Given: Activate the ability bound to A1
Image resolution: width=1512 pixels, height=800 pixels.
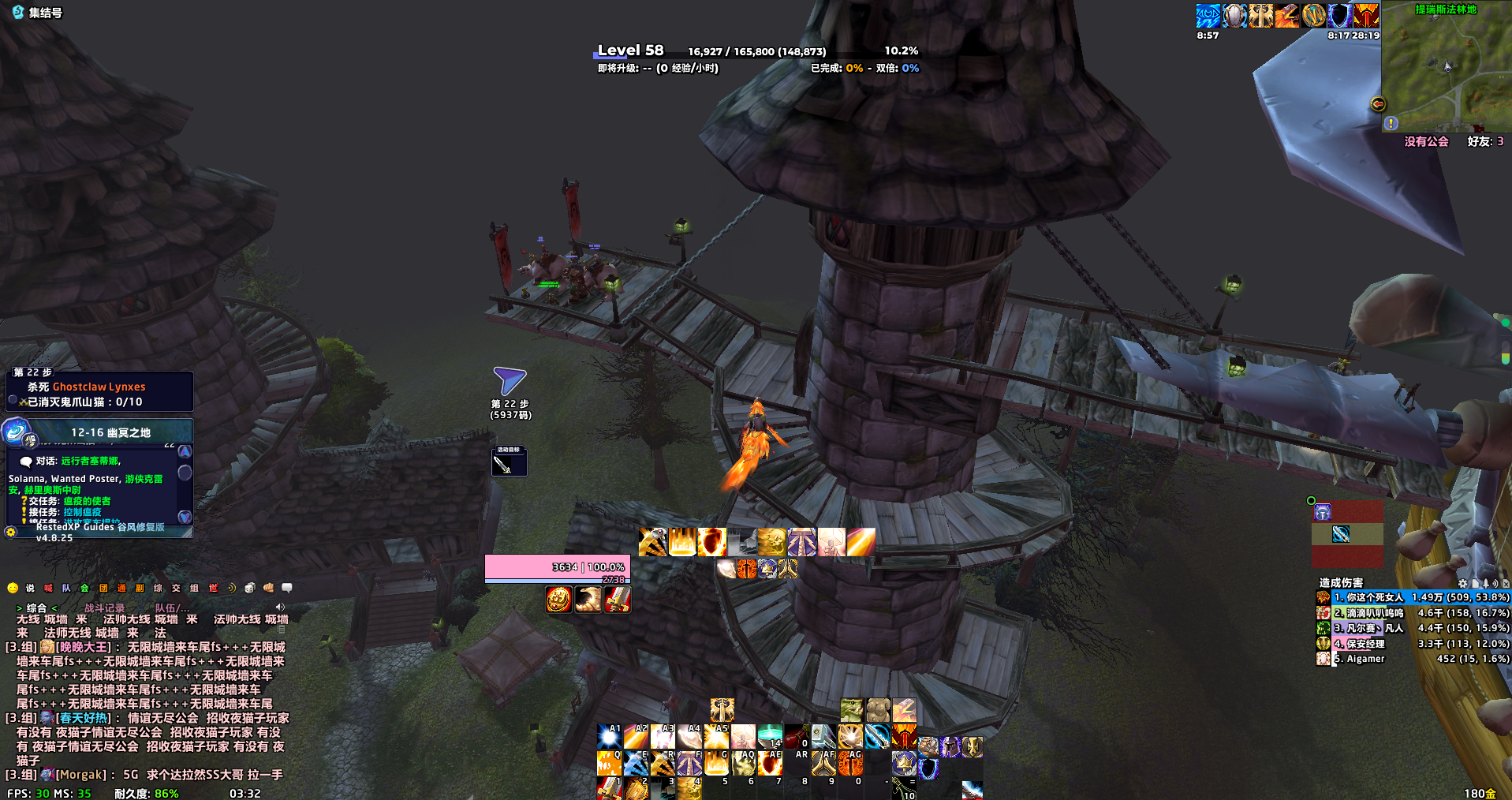Looking at the screenshot, I should pos(609,737).
